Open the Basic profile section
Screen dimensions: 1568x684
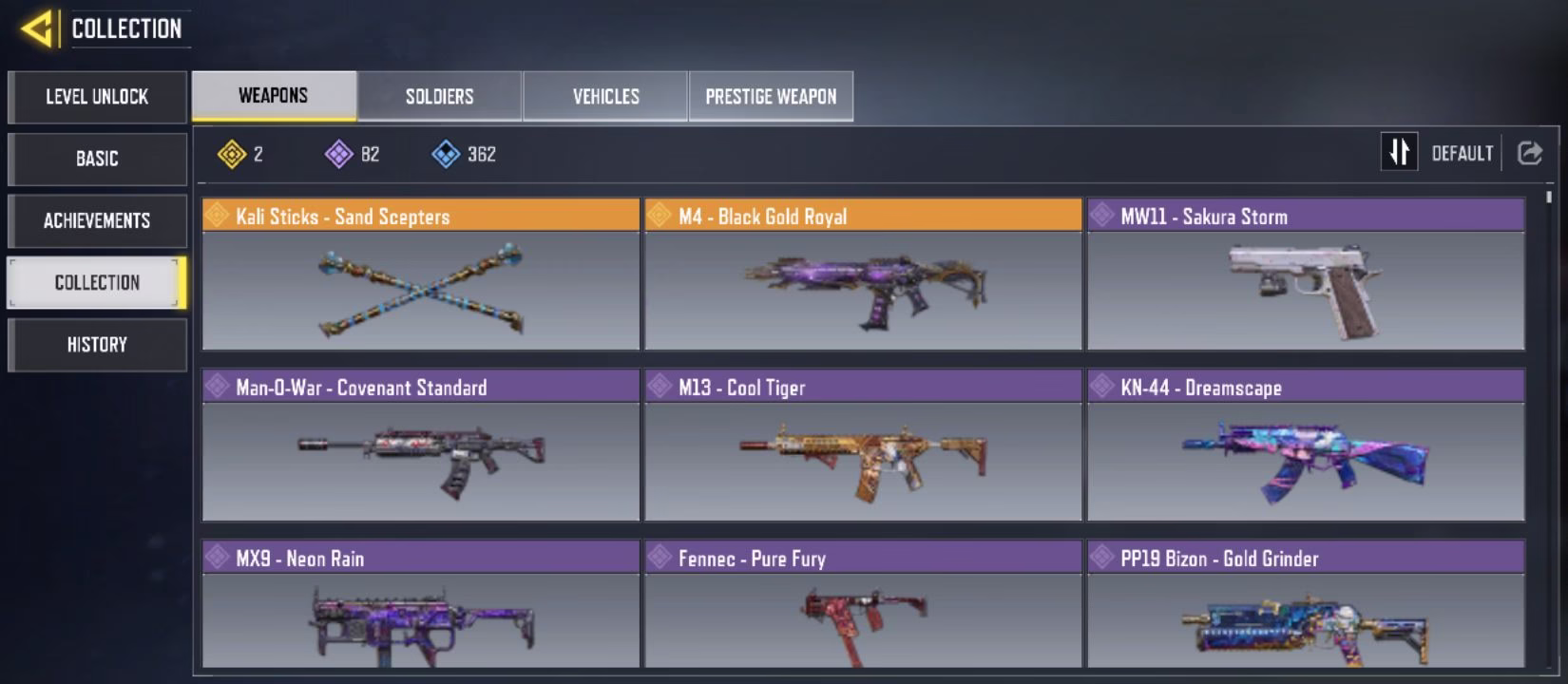tap(97, 159)
